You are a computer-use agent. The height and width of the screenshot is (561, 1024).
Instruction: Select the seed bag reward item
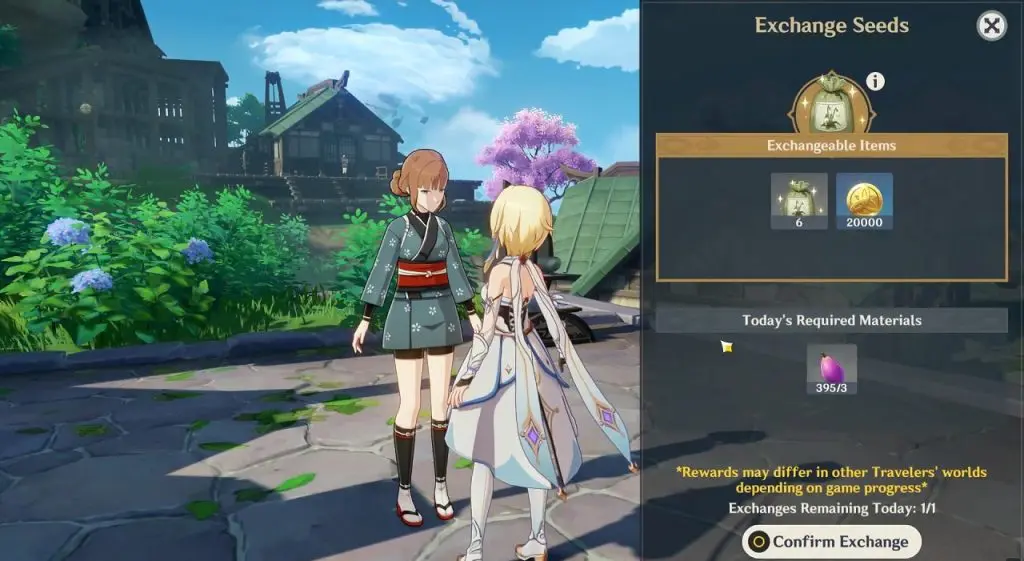click(x=799, y=200)
